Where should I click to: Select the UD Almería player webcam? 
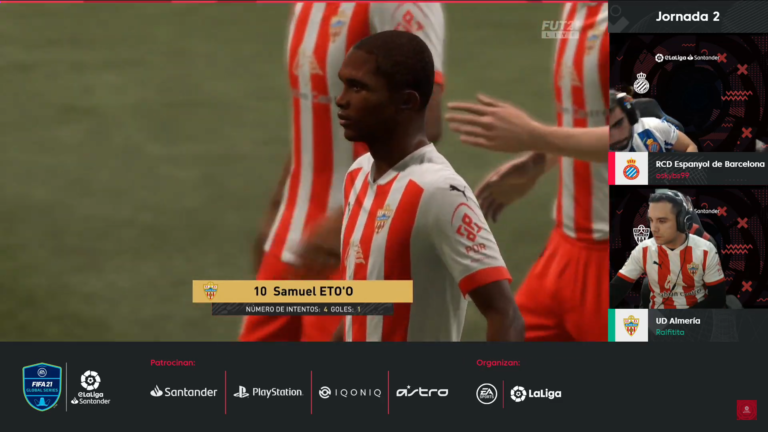click(x=688, y=247)
